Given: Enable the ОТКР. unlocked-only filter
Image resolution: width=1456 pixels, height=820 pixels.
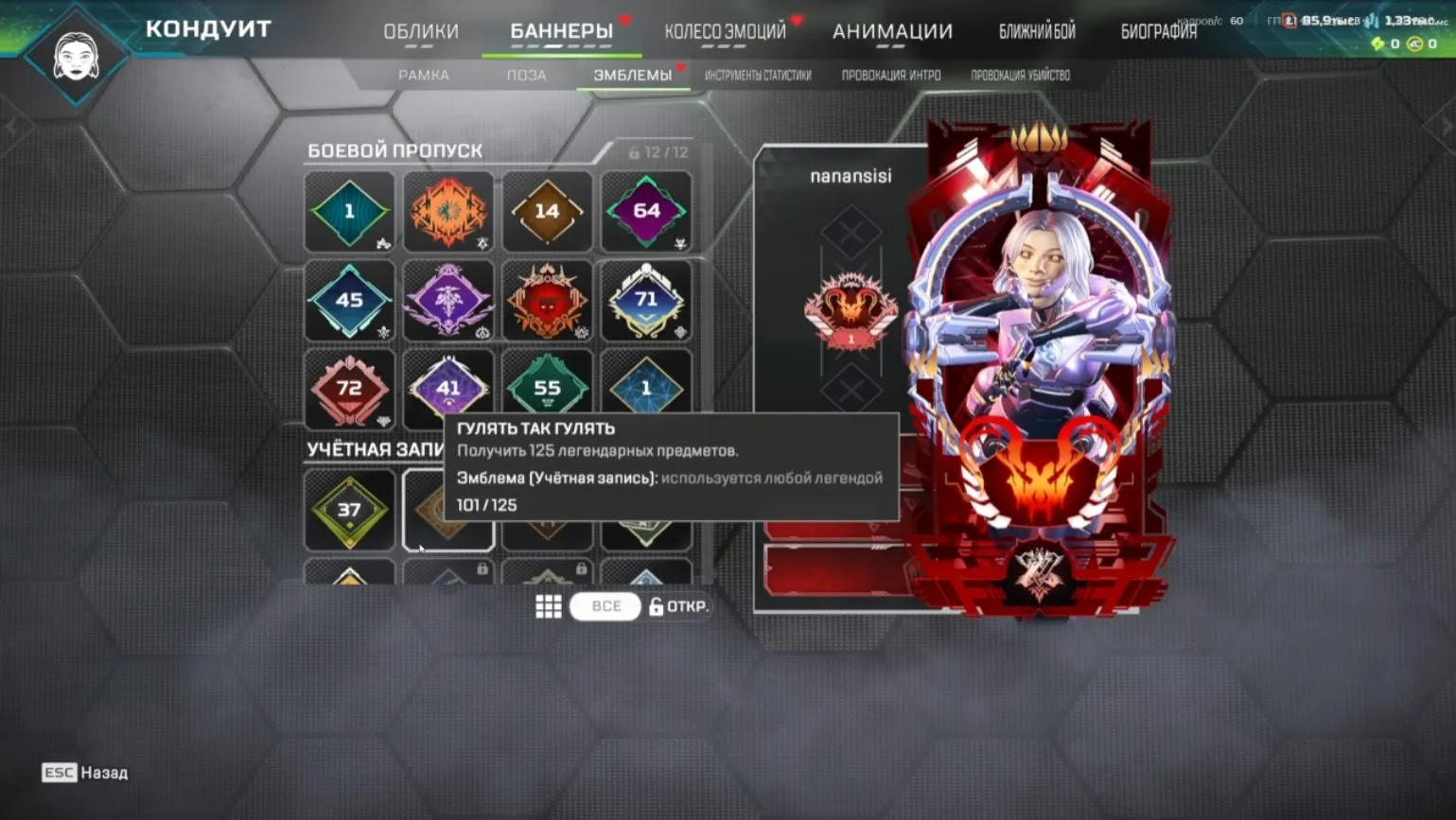Looking at the screenshot, I should (679, 606).
